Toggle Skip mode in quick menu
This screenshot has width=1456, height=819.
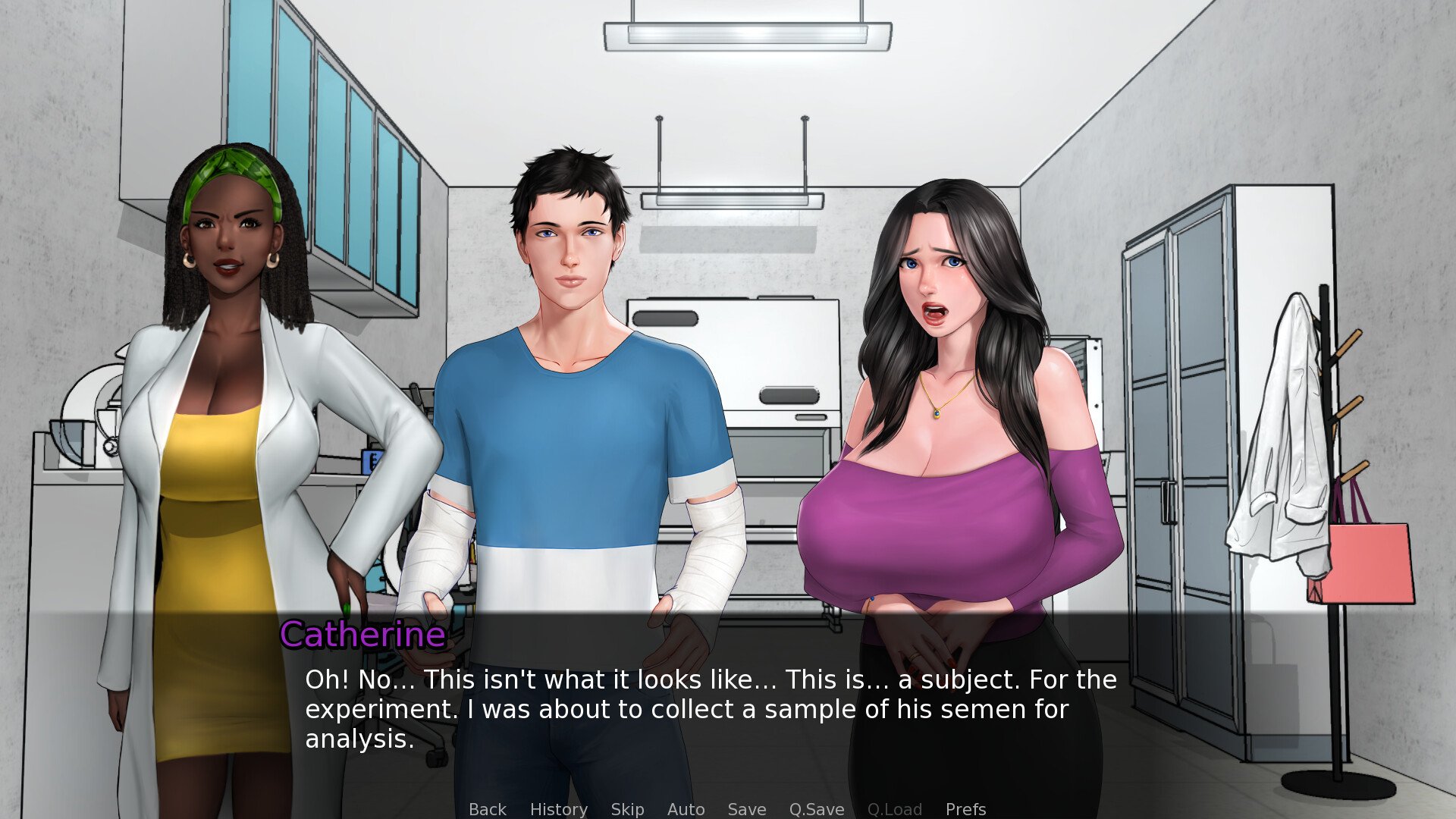627,809
